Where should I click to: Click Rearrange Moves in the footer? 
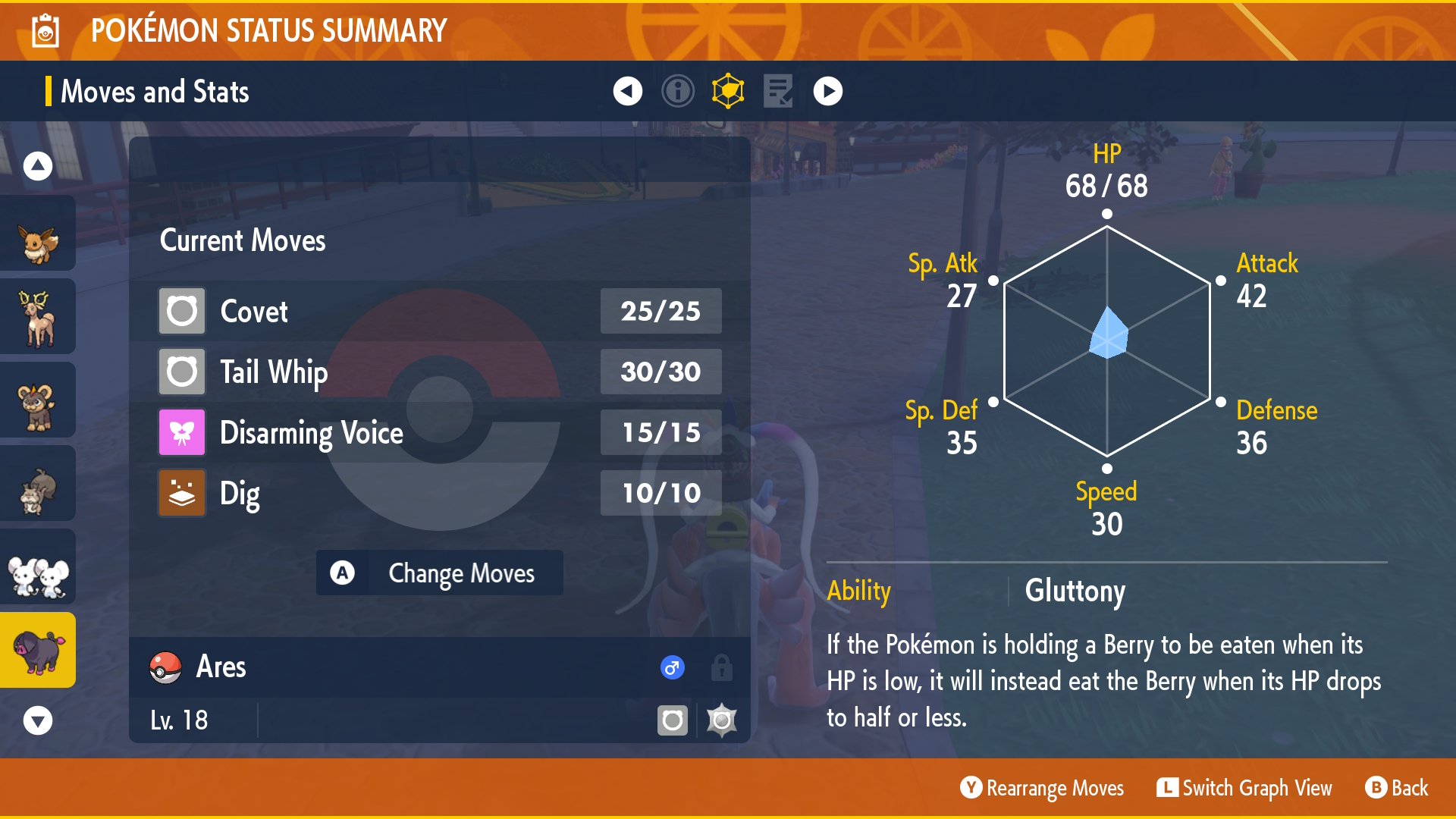(x=1042, y=789)
